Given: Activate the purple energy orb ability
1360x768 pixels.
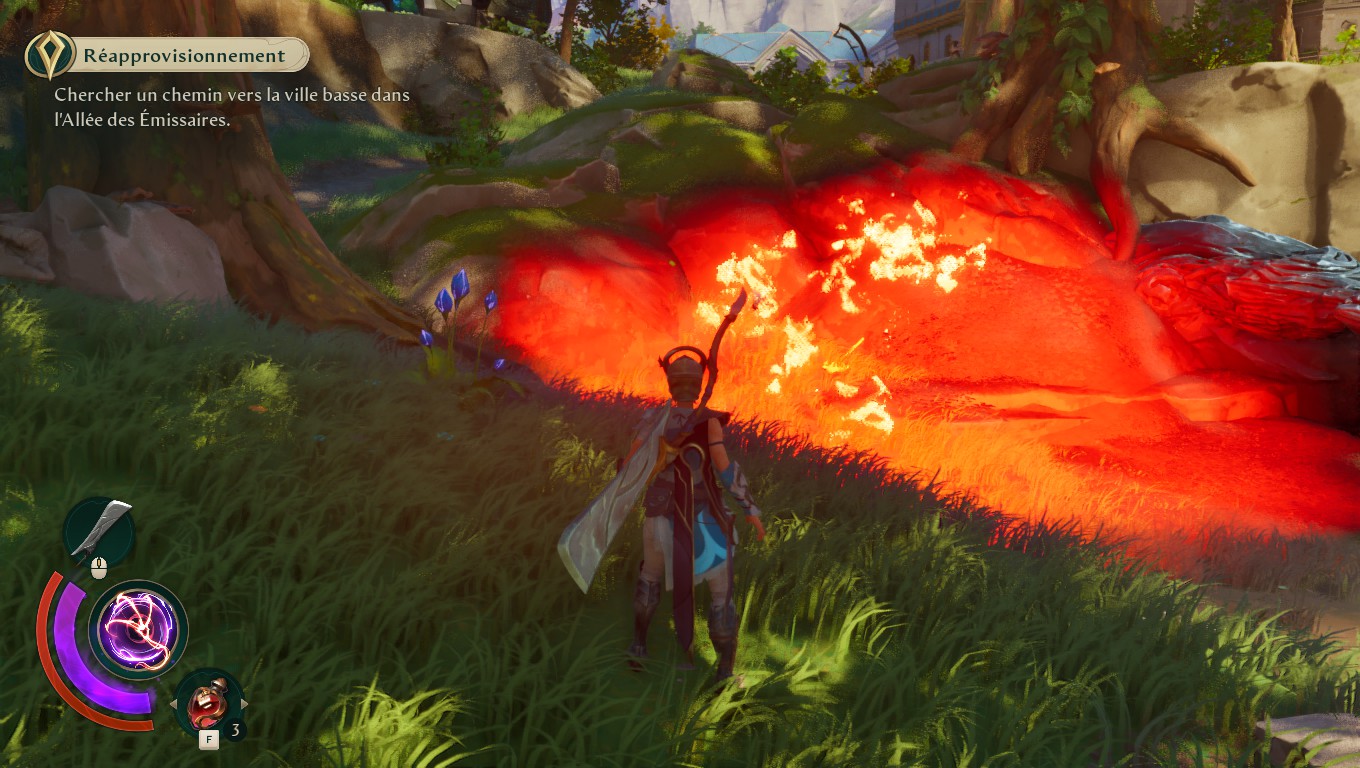Looking at the screenshot, I should click(x=138, y=630).
